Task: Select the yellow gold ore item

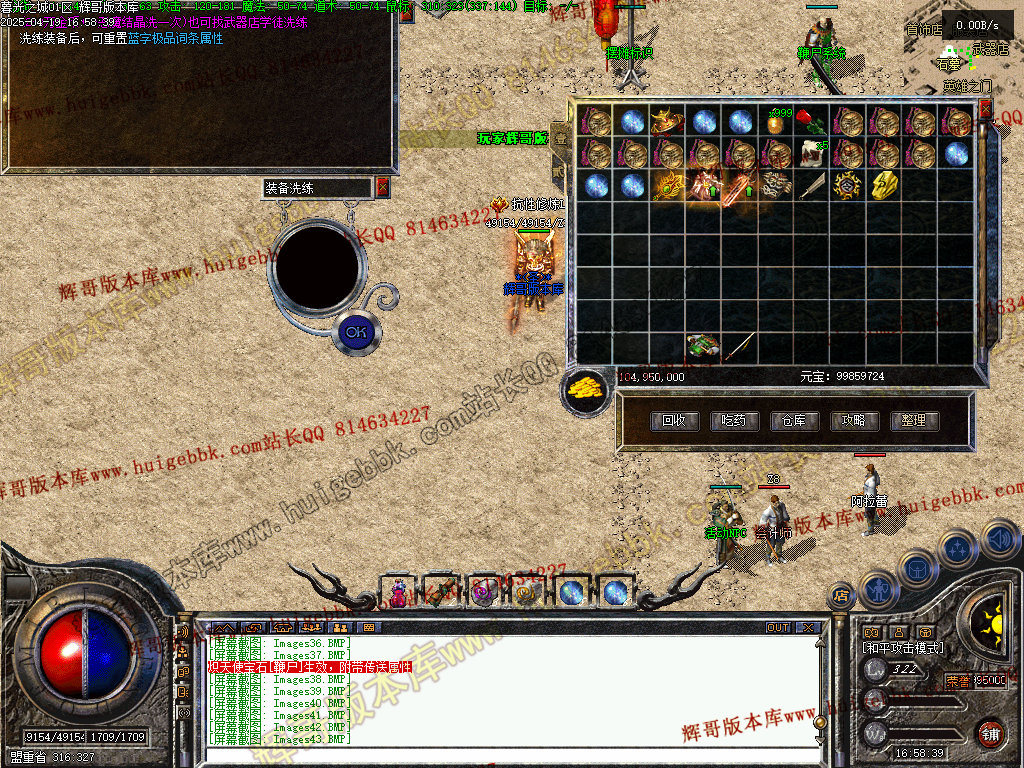Action: 885,185
